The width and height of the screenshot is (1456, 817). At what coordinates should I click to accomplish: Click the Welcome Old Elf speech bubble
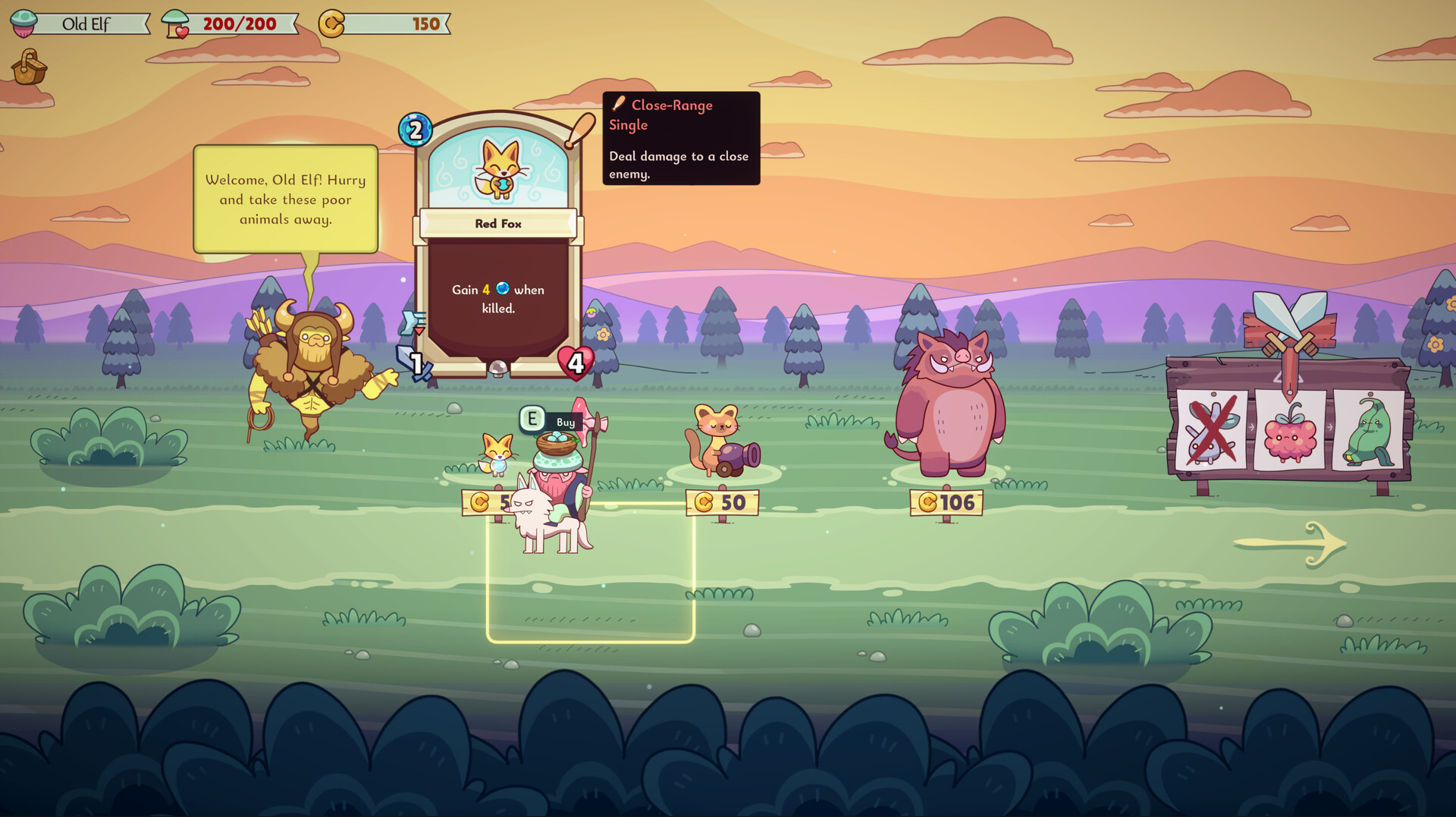[284, 199]
